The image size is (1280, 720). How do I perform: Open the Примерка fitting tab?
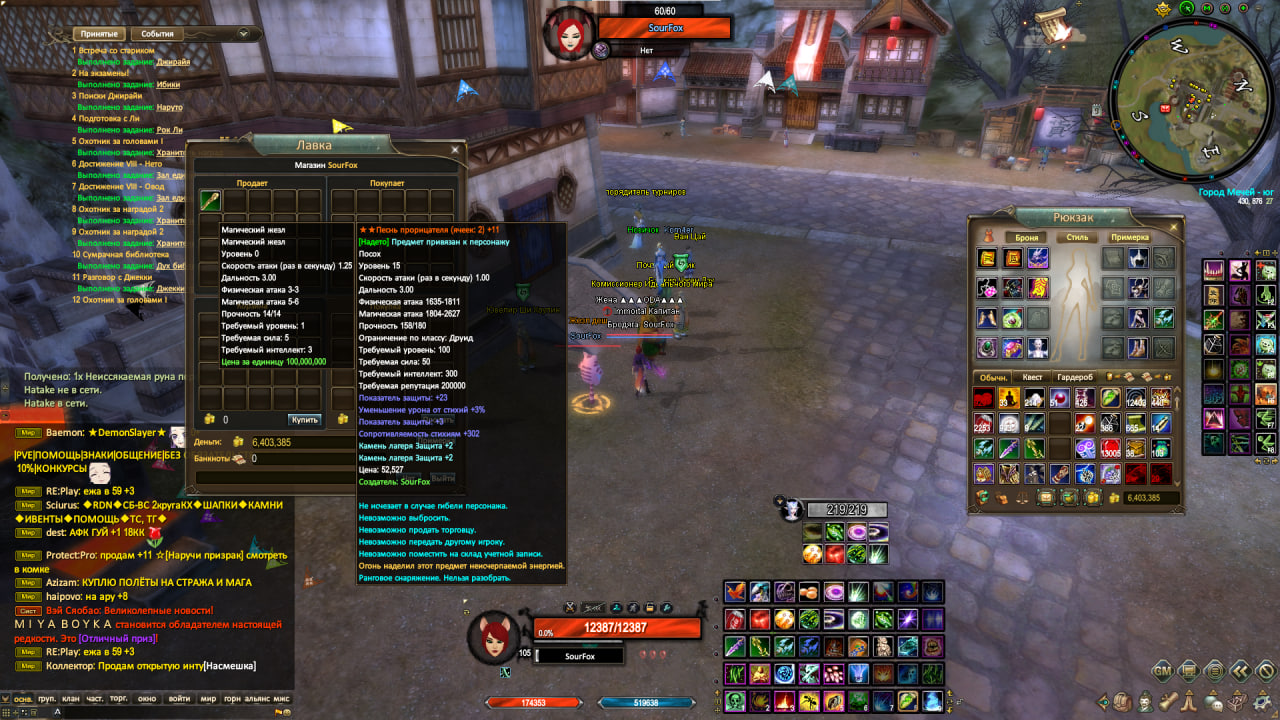point(1129,238)
